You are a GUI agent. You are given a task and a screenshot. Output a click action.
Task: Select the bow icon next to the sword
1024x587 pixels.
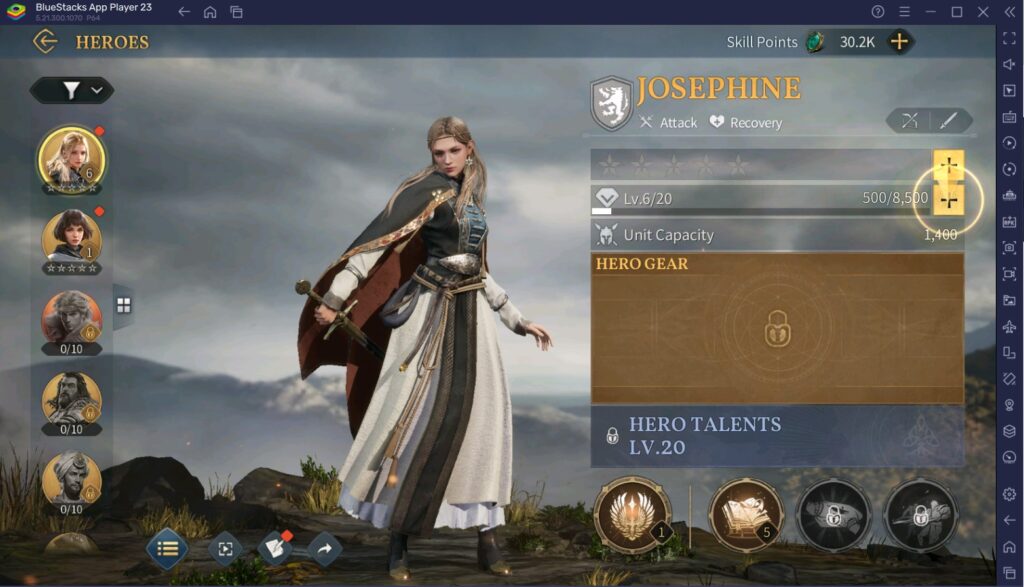[909, 121]
